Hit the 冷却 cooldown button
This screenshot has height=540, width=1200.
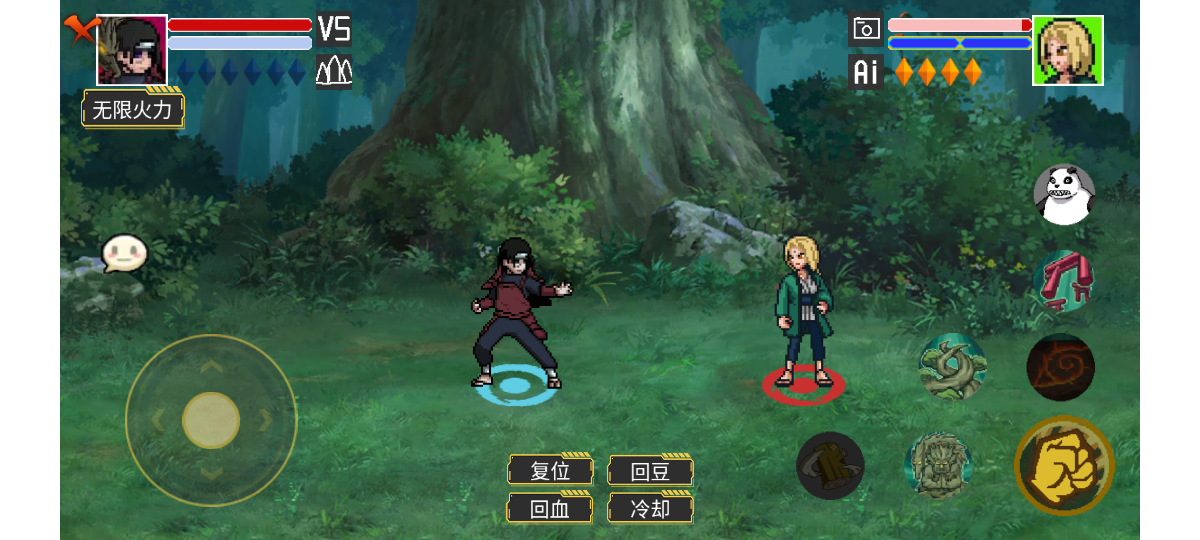pyautogui.click(x=650, y=508)
